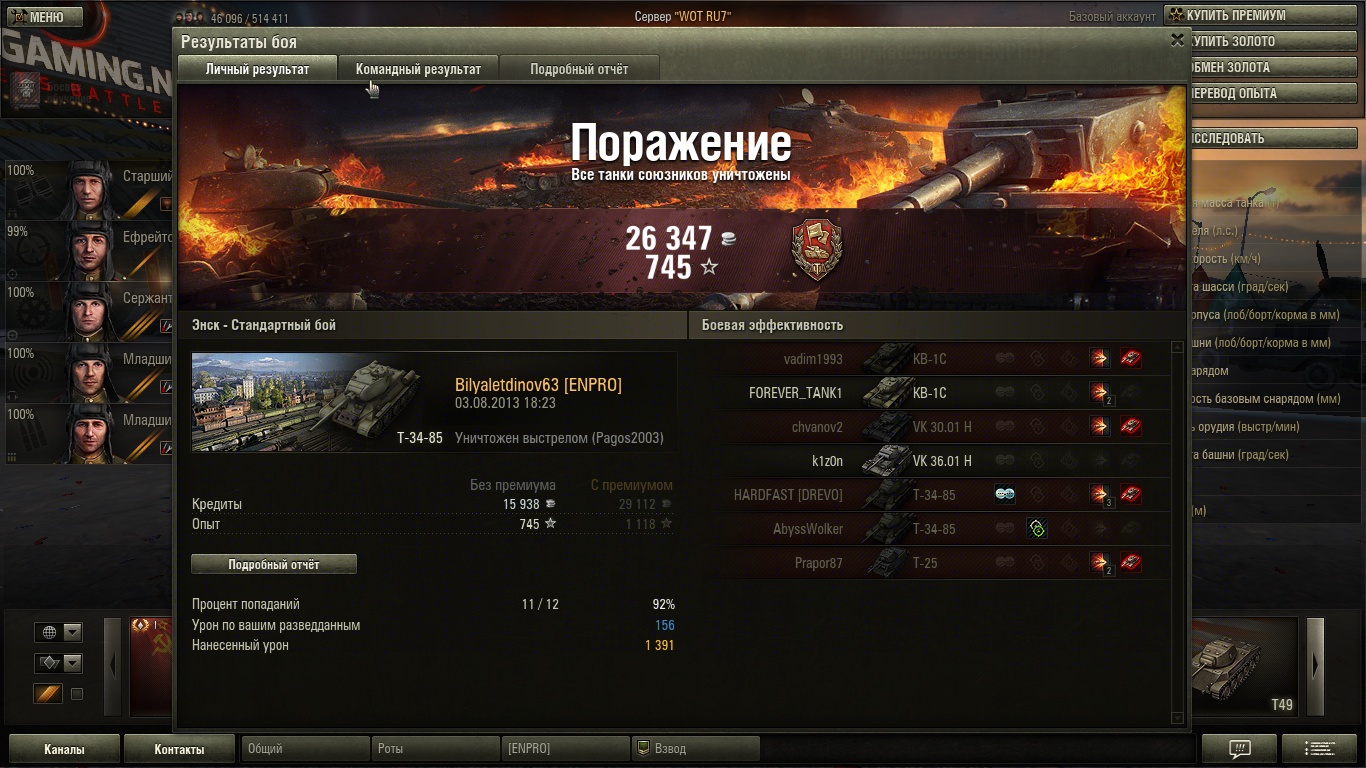1366x768 pixels.
Task: Select the [ENPRO] clan chat tab
Action: coord(565,748)
